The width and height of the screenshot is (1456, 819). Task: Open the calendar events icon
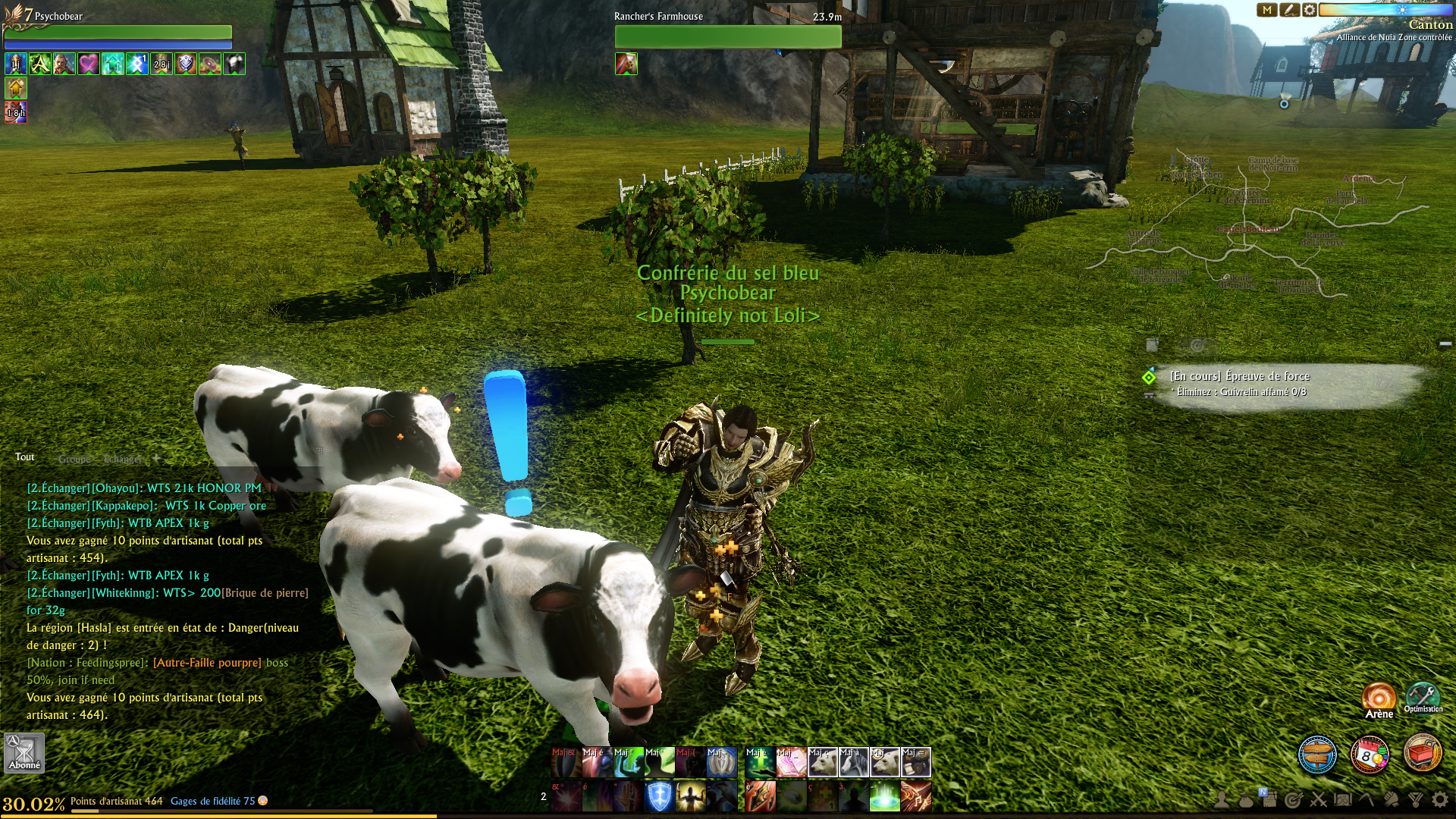coord(1370,755)
